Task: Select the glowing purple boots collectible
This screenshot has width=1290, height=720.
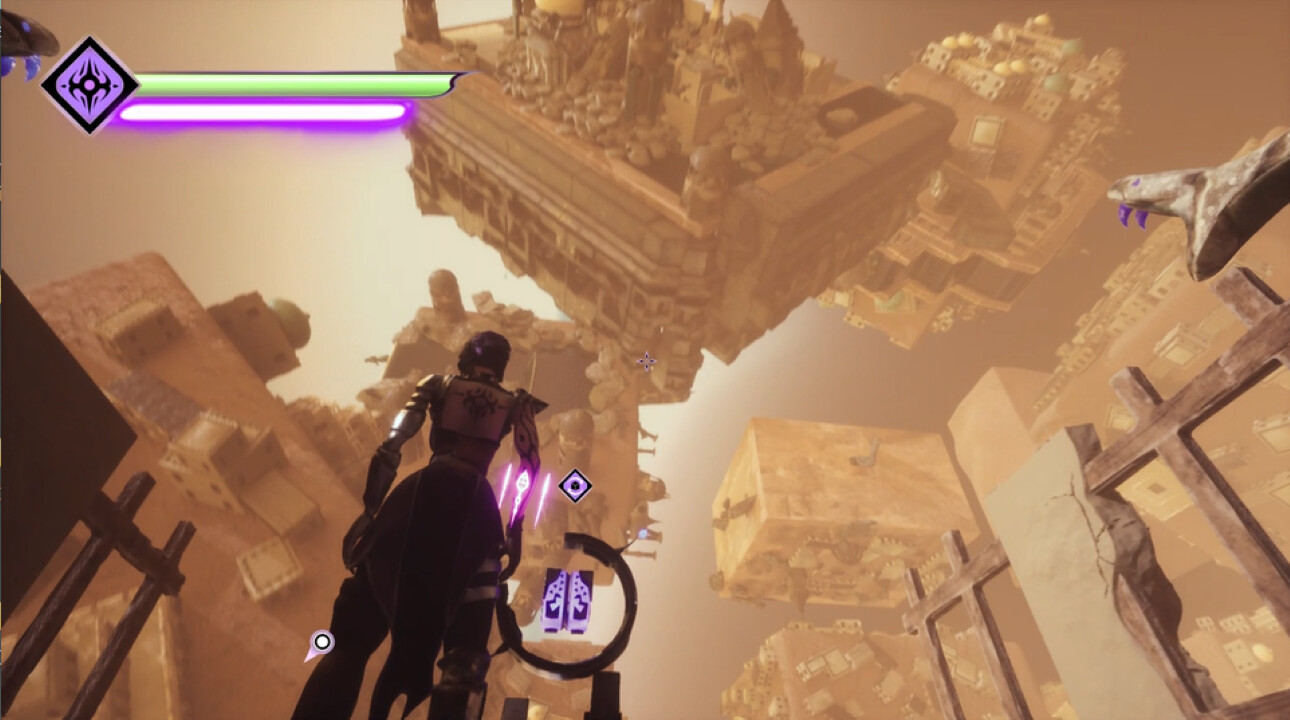Action: pos(566,599)
